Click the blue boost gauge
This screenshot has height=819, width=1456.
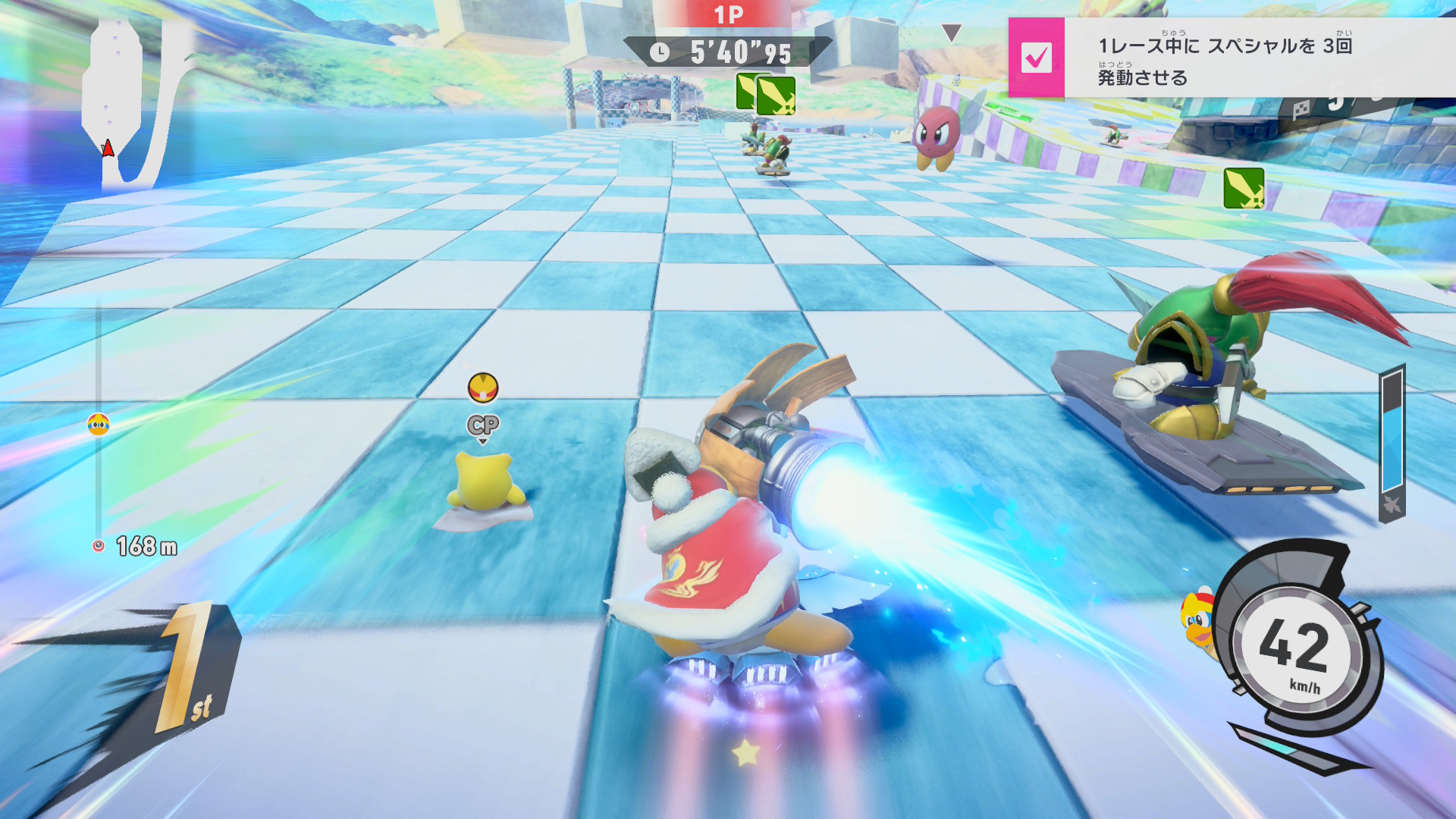(1392, 442)
